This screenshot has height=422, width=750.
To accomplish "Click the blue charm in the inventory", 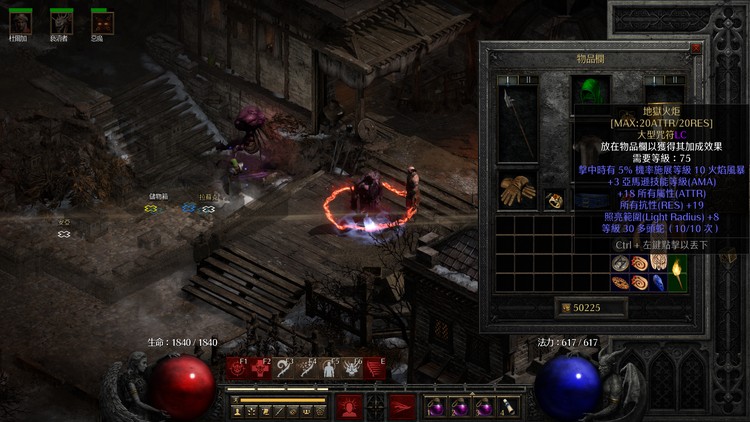I will coord(659,283).
